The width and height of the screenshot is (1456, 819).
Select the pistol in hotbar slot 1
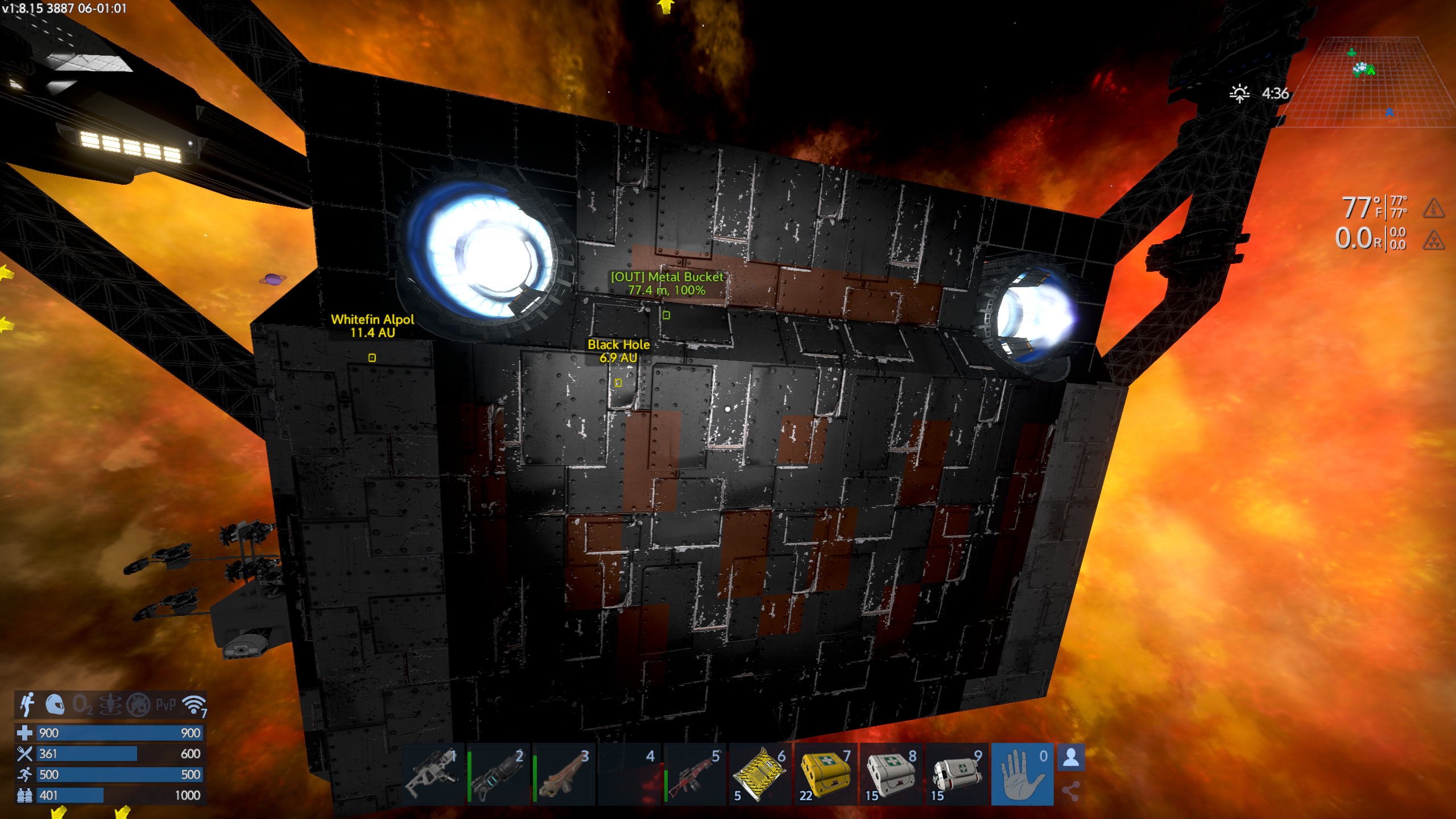point(433,773)
